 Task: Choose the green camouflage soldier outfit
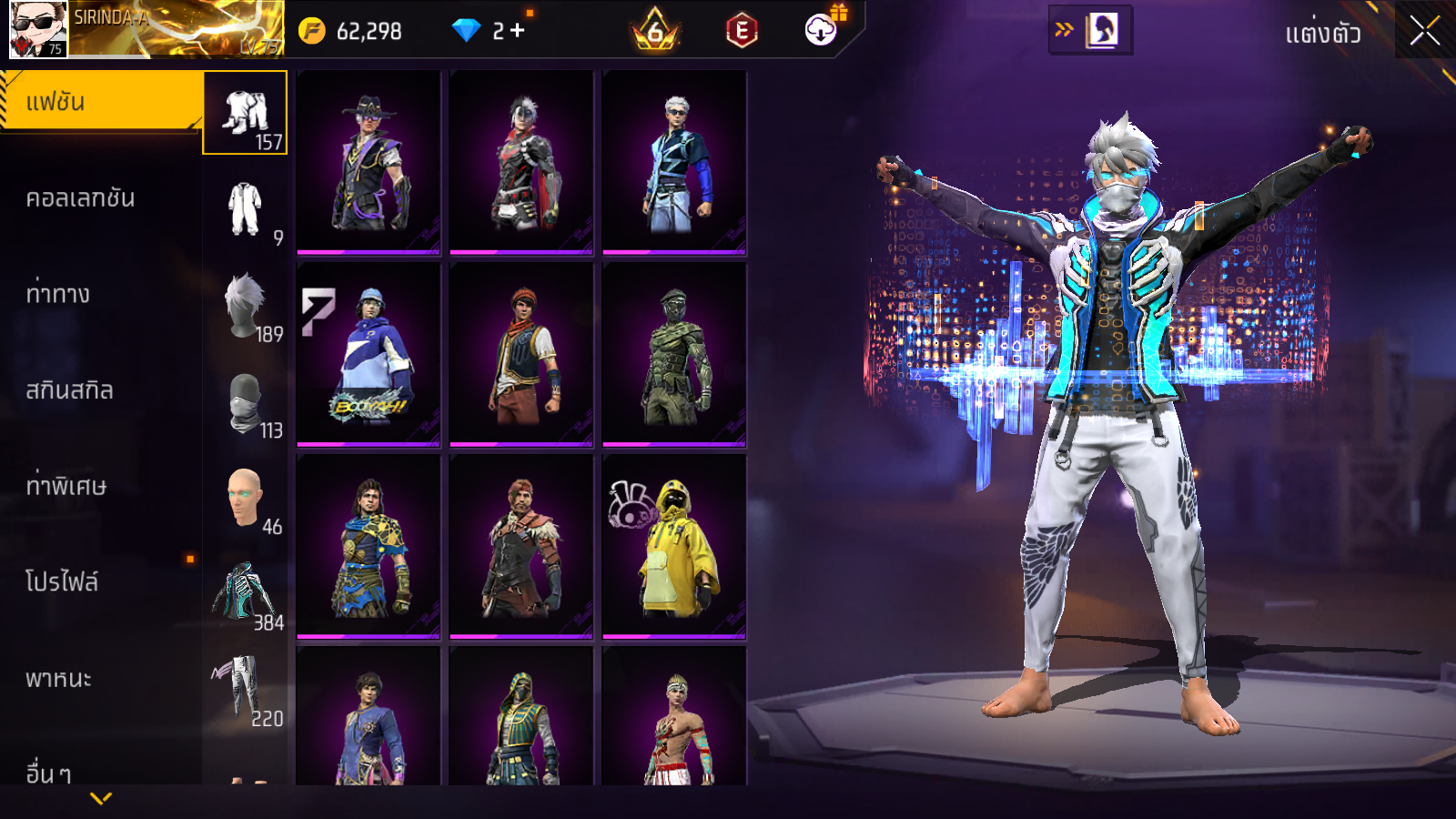point(674,355)
